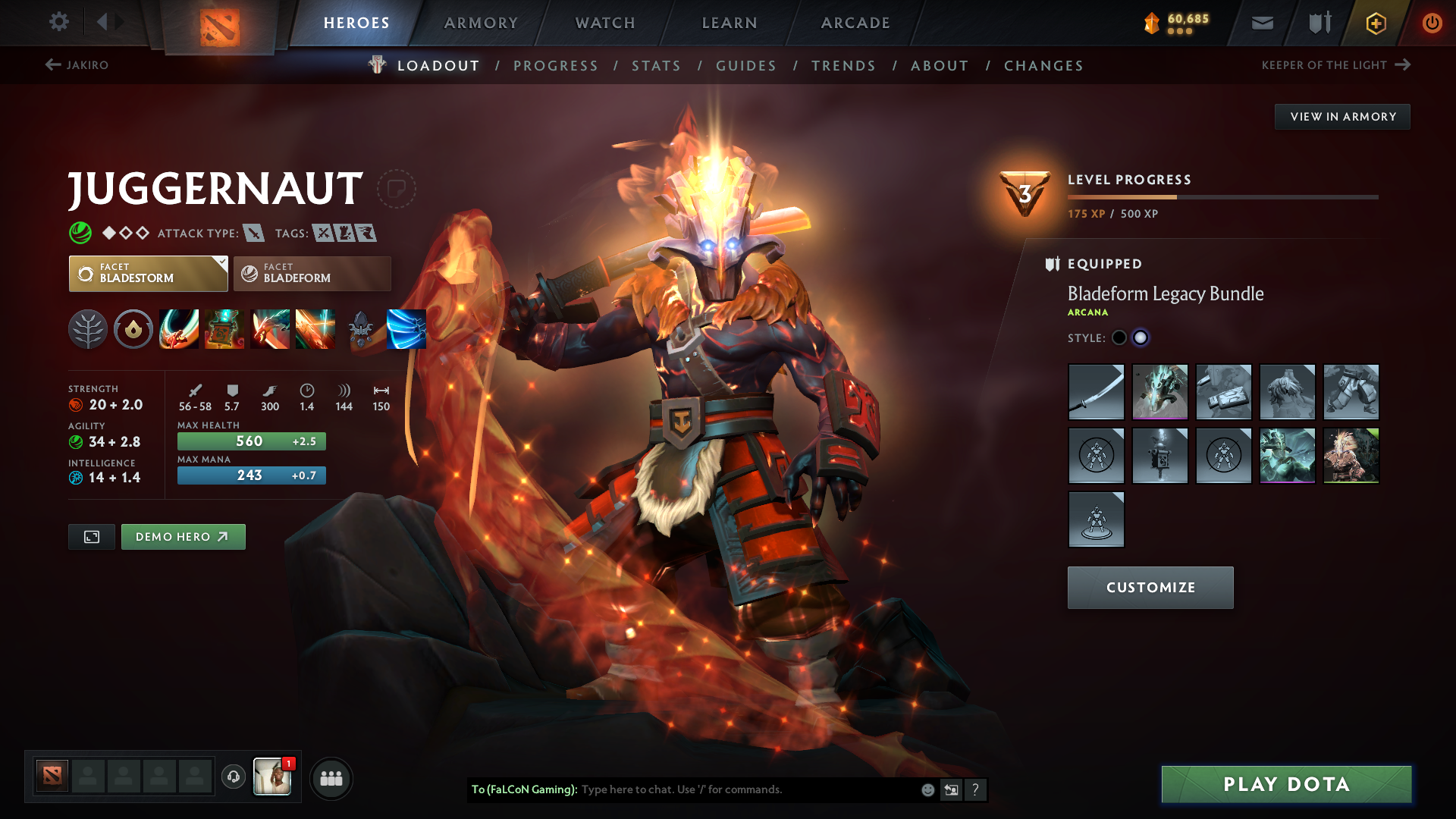Open the ARCADE menu item
The image size is (1456, 819).
point(855,23)
